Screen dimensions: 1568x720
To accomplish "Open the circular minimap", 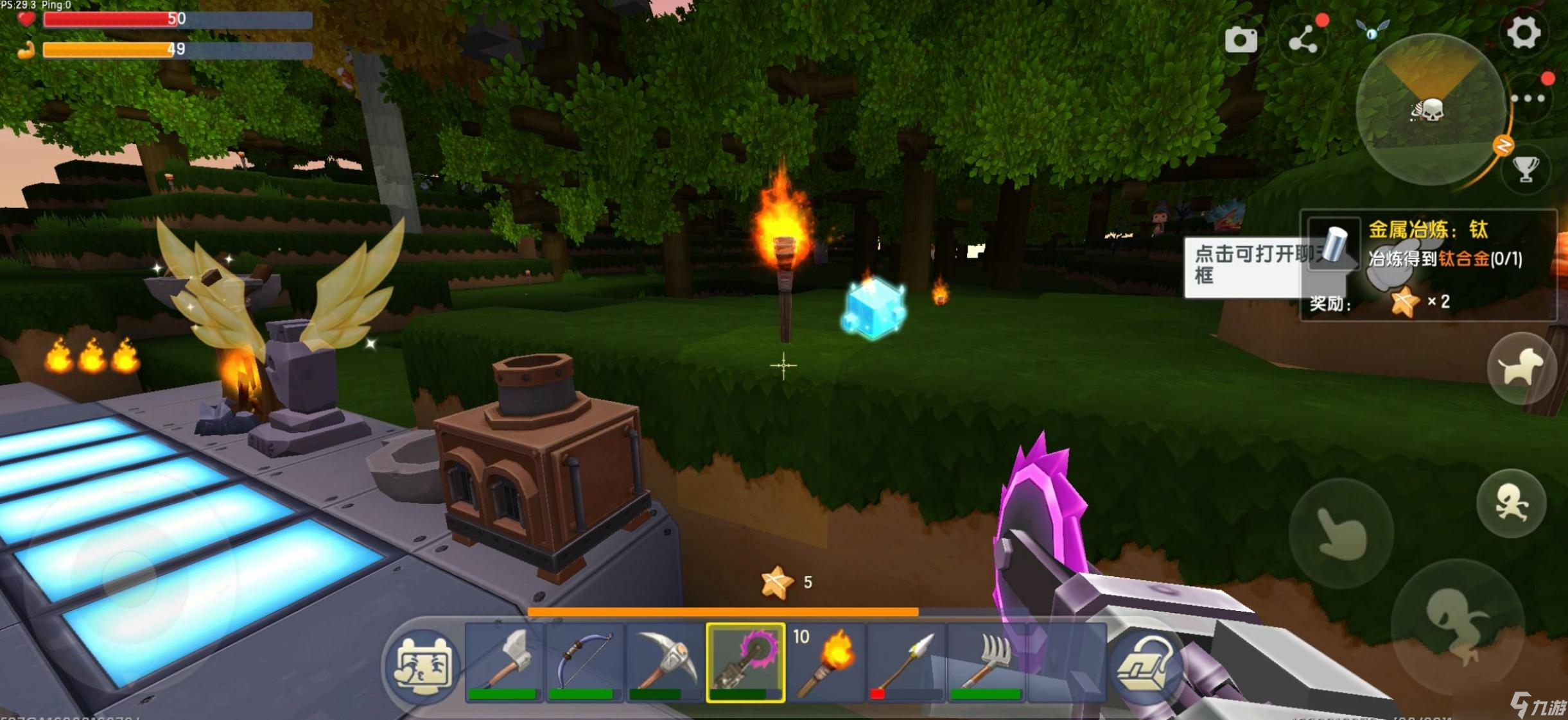I will point(1430,110).
